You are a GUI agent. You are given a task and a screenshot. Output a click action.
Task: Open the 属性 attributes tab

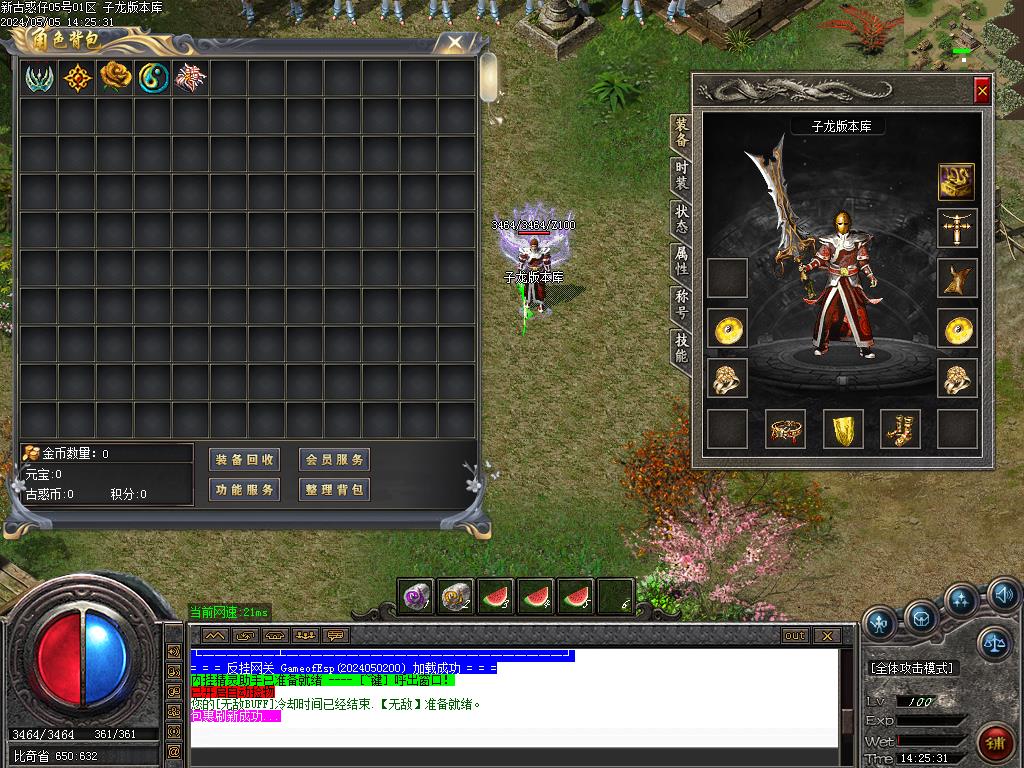tap(681, 262)
